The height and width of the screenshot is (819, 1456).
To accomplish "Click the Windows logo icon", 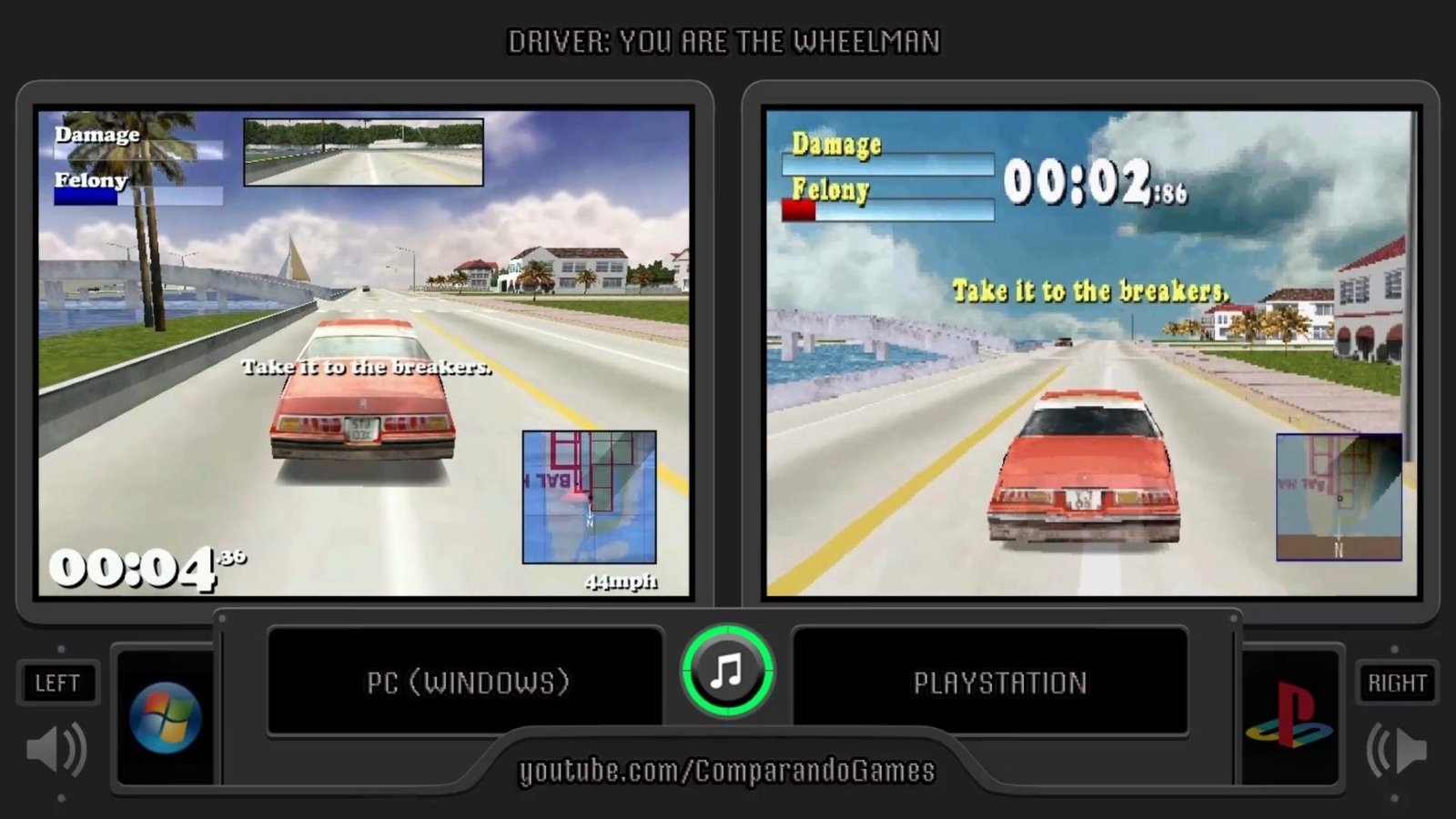I will [x=165, y=717].
